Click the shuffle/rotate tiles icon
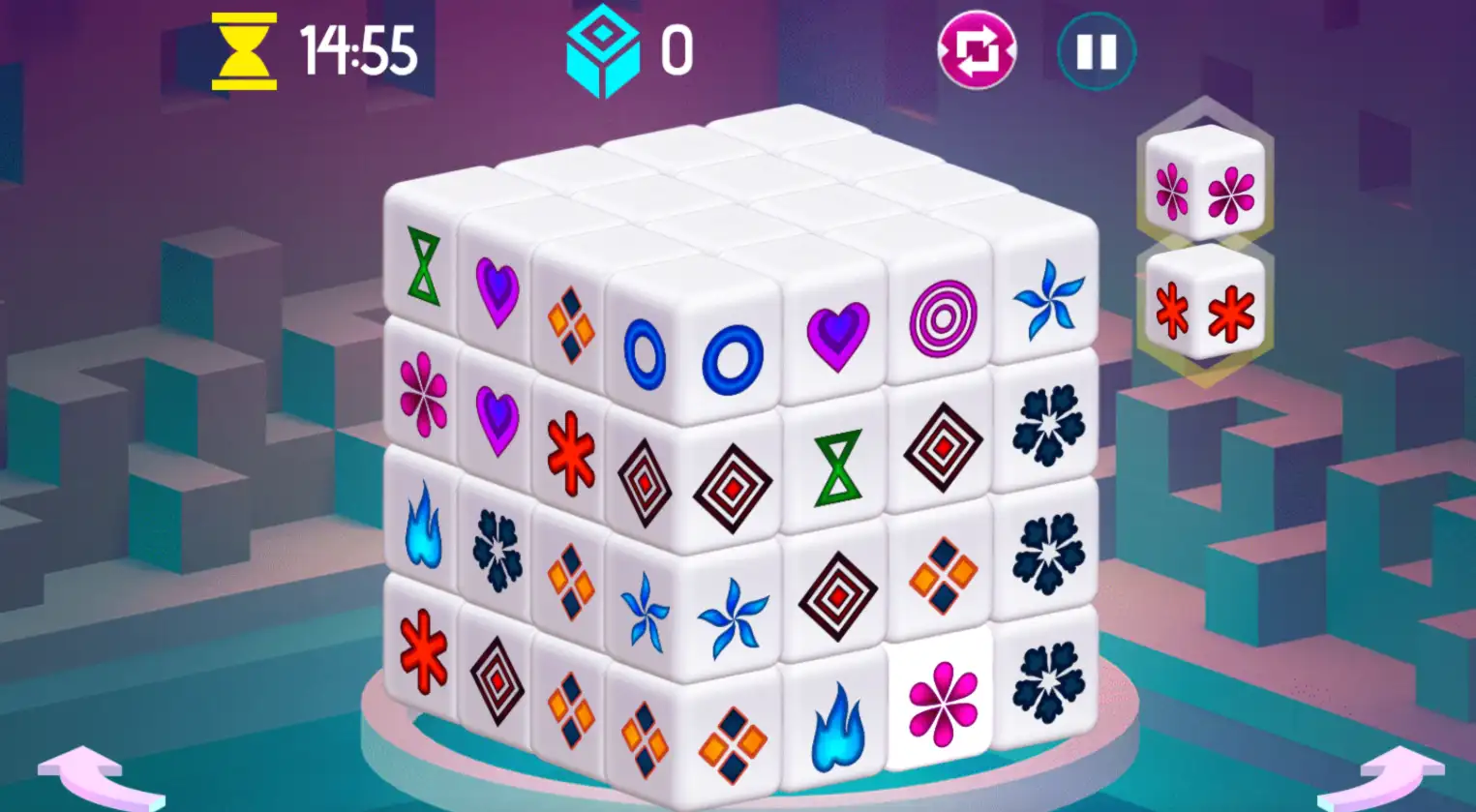This screenshot has height=812, width=1476. click(x=978, y=48)
